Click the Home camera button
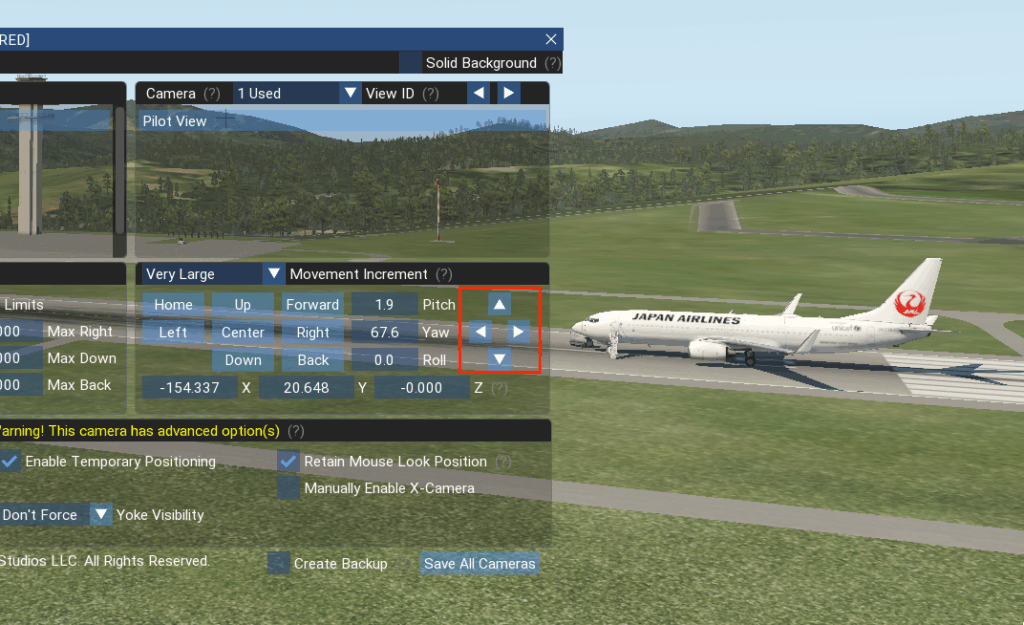This screenshot has width=1024, height=625. click(173, 304)
